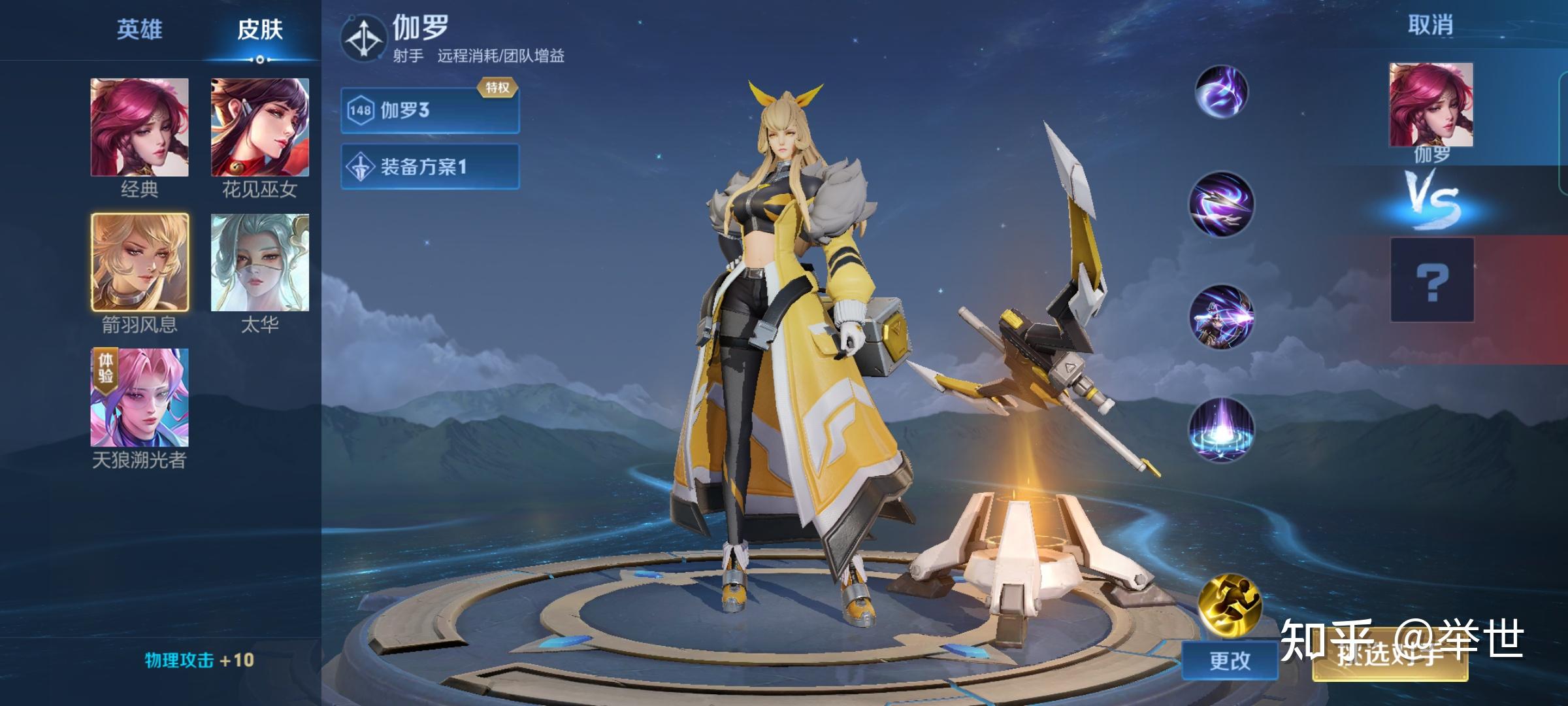Viewport: 1568px width, 706px height.
Task: Pick the 箭羽风息 skin thumbnail
Action: (x=140, y=262)
